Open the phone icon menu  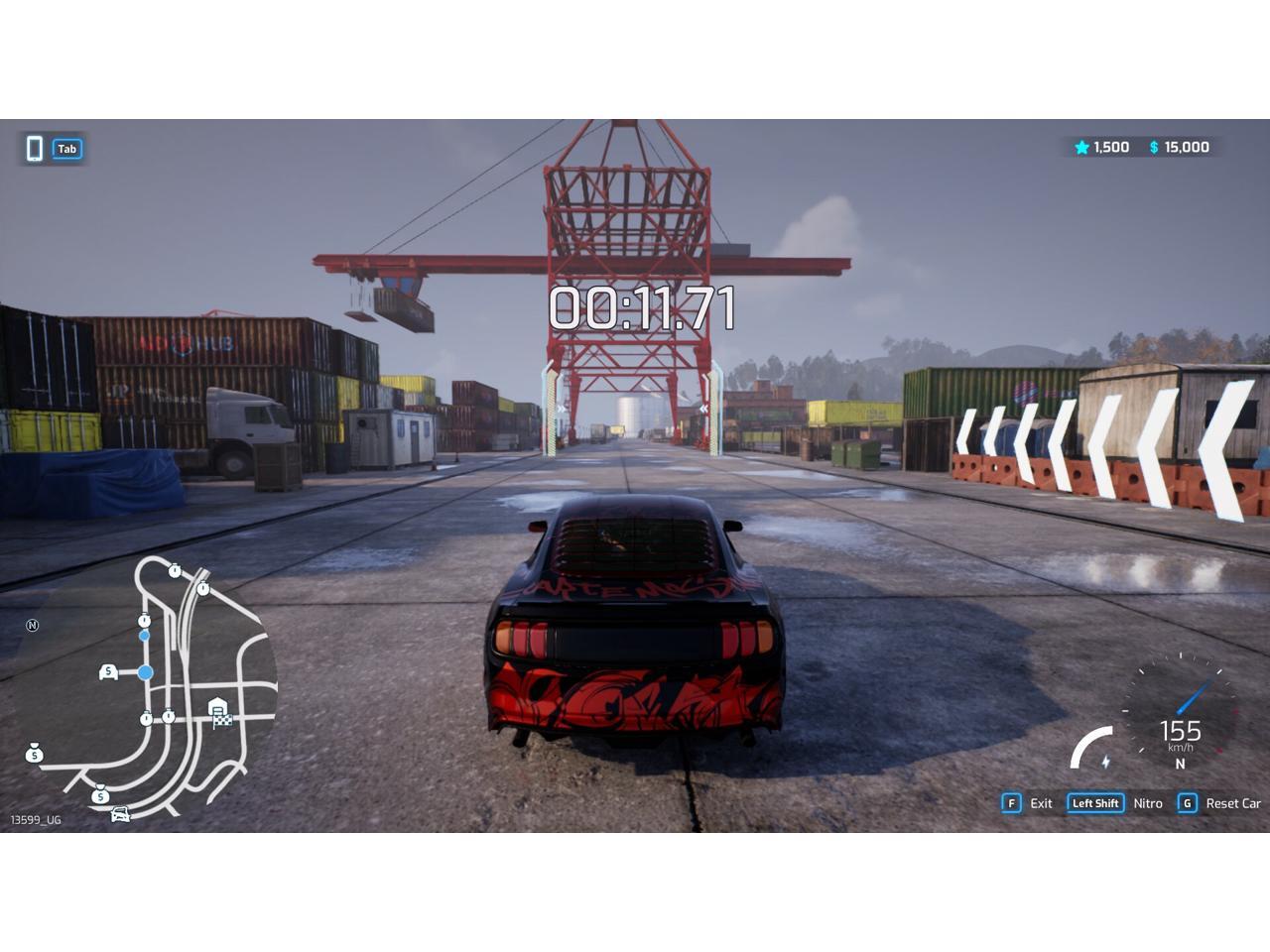click(35, 149)
